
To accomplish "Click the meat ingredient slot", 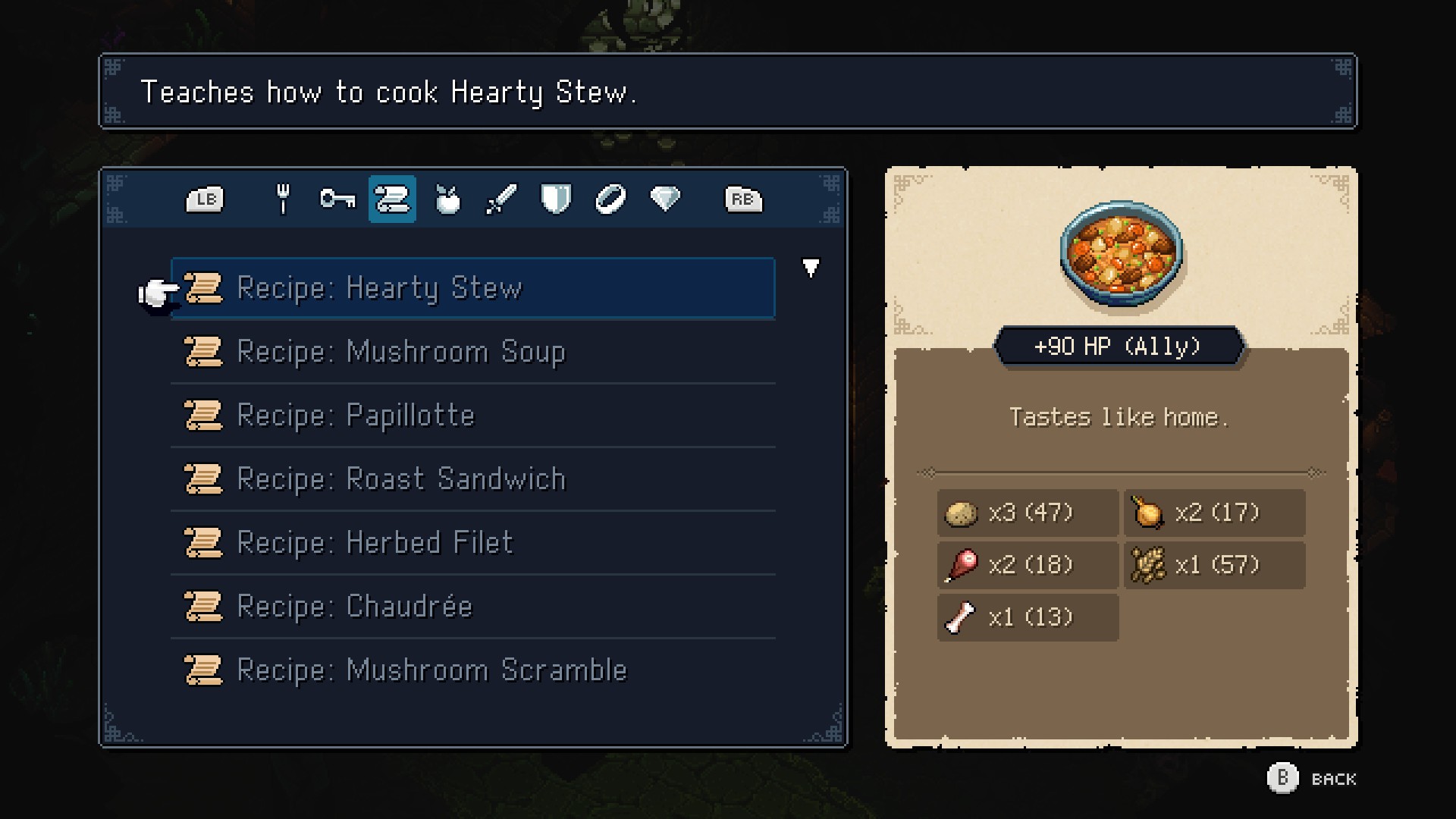I will 1028,566.
